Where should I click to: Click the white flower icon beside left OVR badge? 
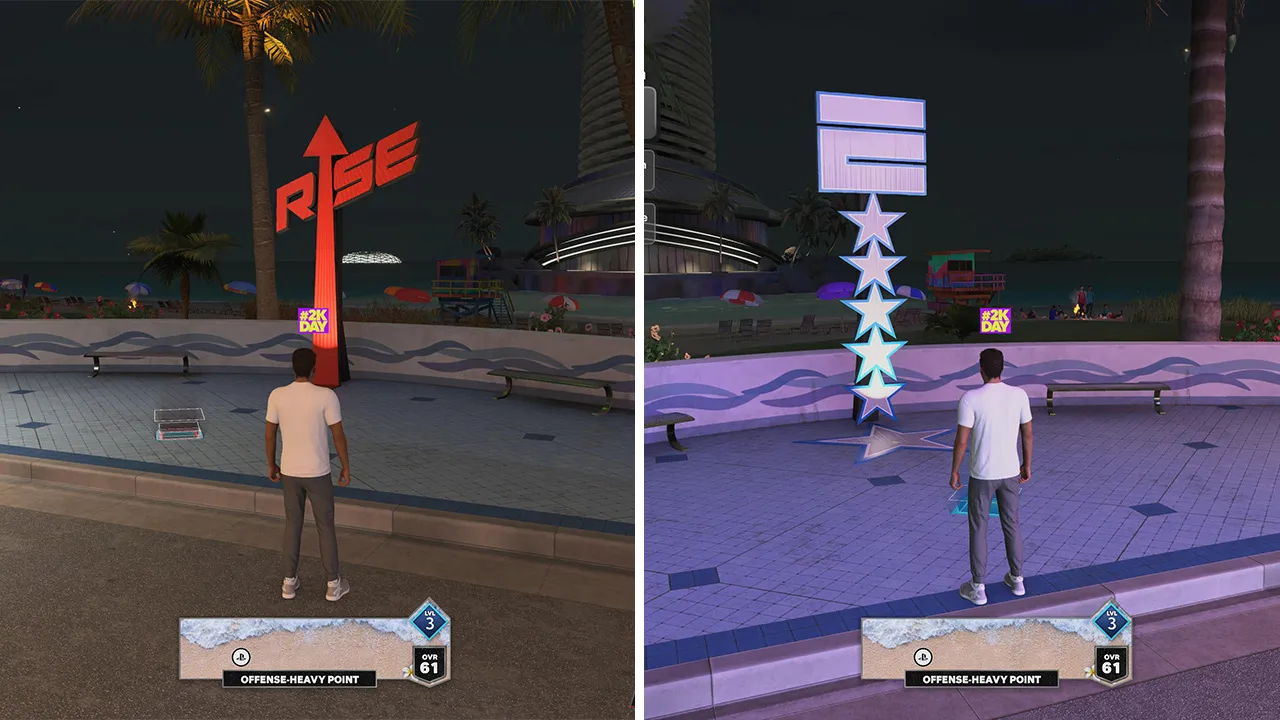point(408,670)
